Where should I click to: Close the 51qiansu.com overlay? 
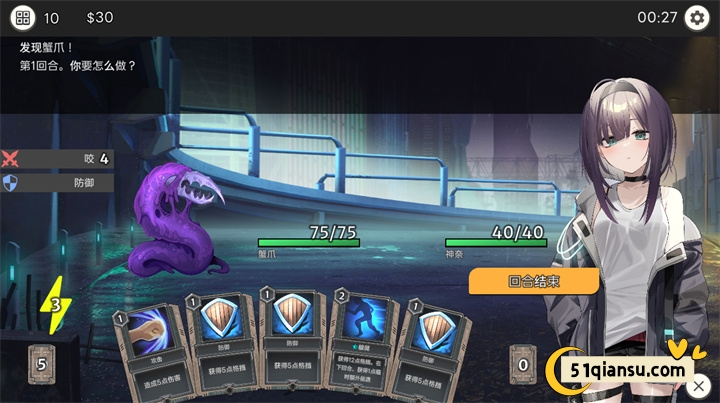[699, 385]
